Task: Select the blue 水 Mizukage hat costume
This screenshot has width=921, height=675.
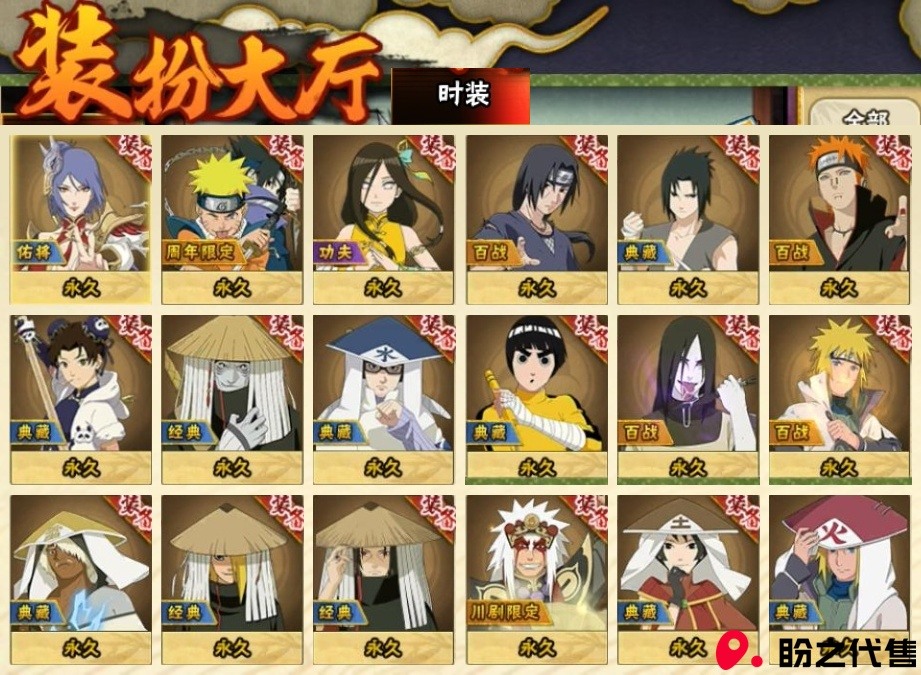Action: pos(383,397)
